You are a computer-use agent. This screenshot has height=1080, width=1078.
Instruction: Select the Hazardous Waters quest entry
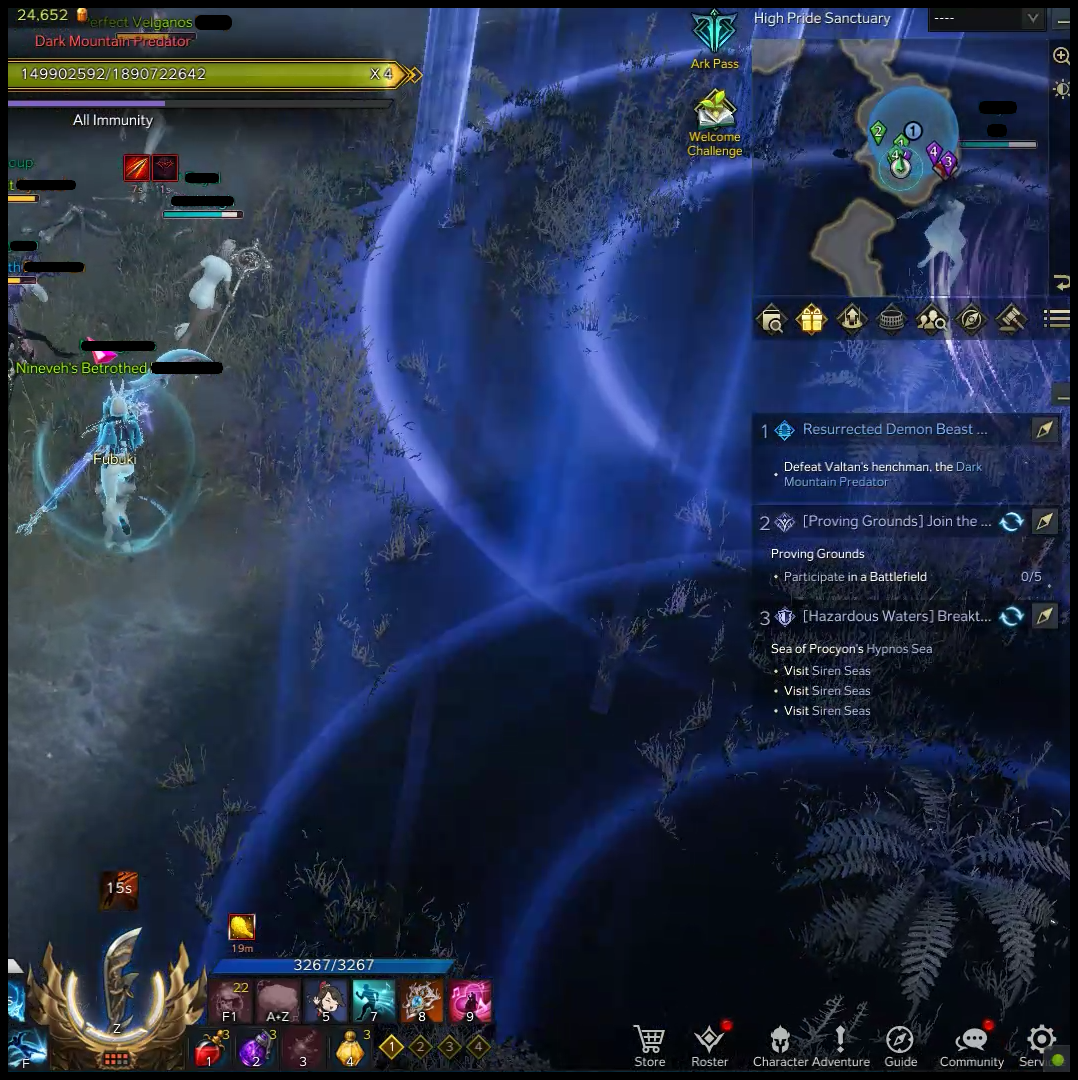tap(896, 617)
